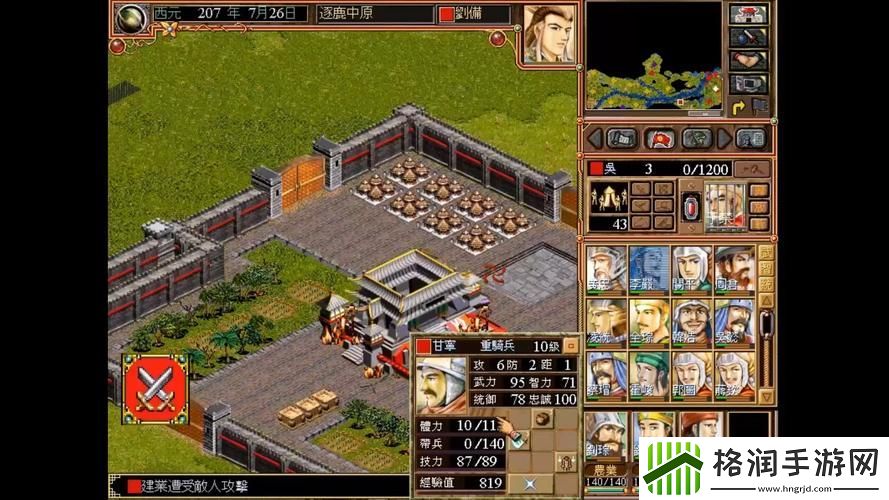This screenshot has width=889, height=500.
Task: Click the left arrow on command bar
Action: click(594, 138)
